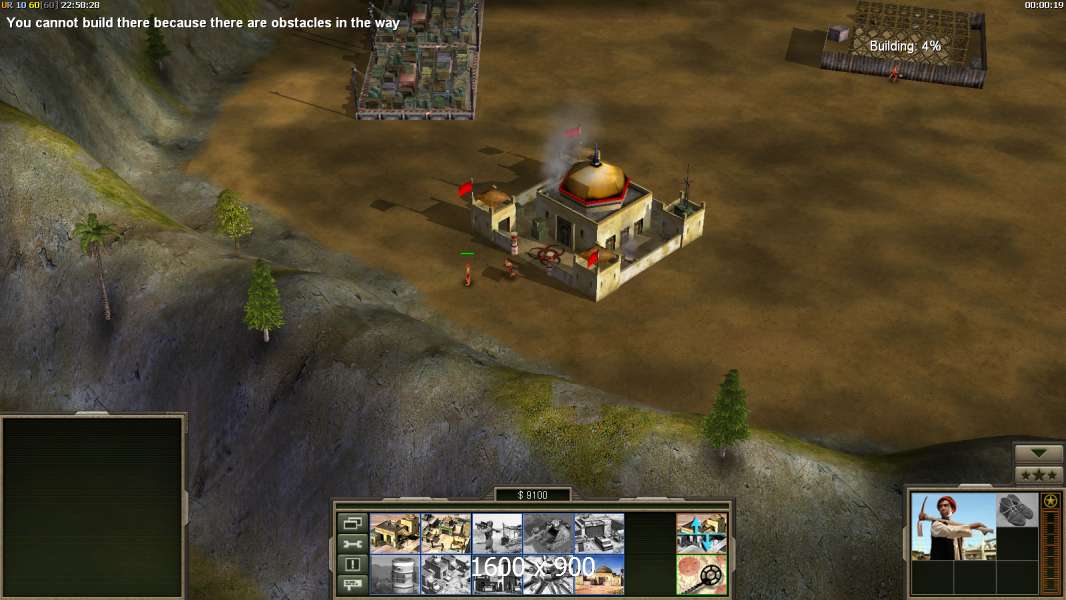
Task: Toggle the building icon with blue arrows
Action: pos(701,533)
